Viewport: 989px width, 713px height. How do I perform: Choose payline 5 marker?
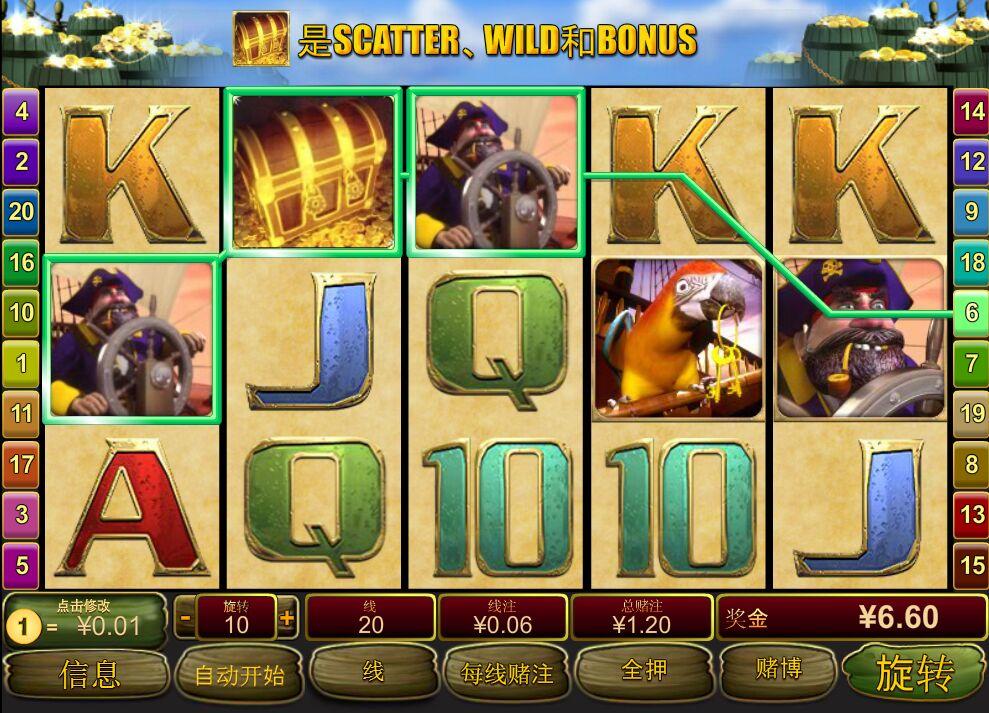point(21,565)
